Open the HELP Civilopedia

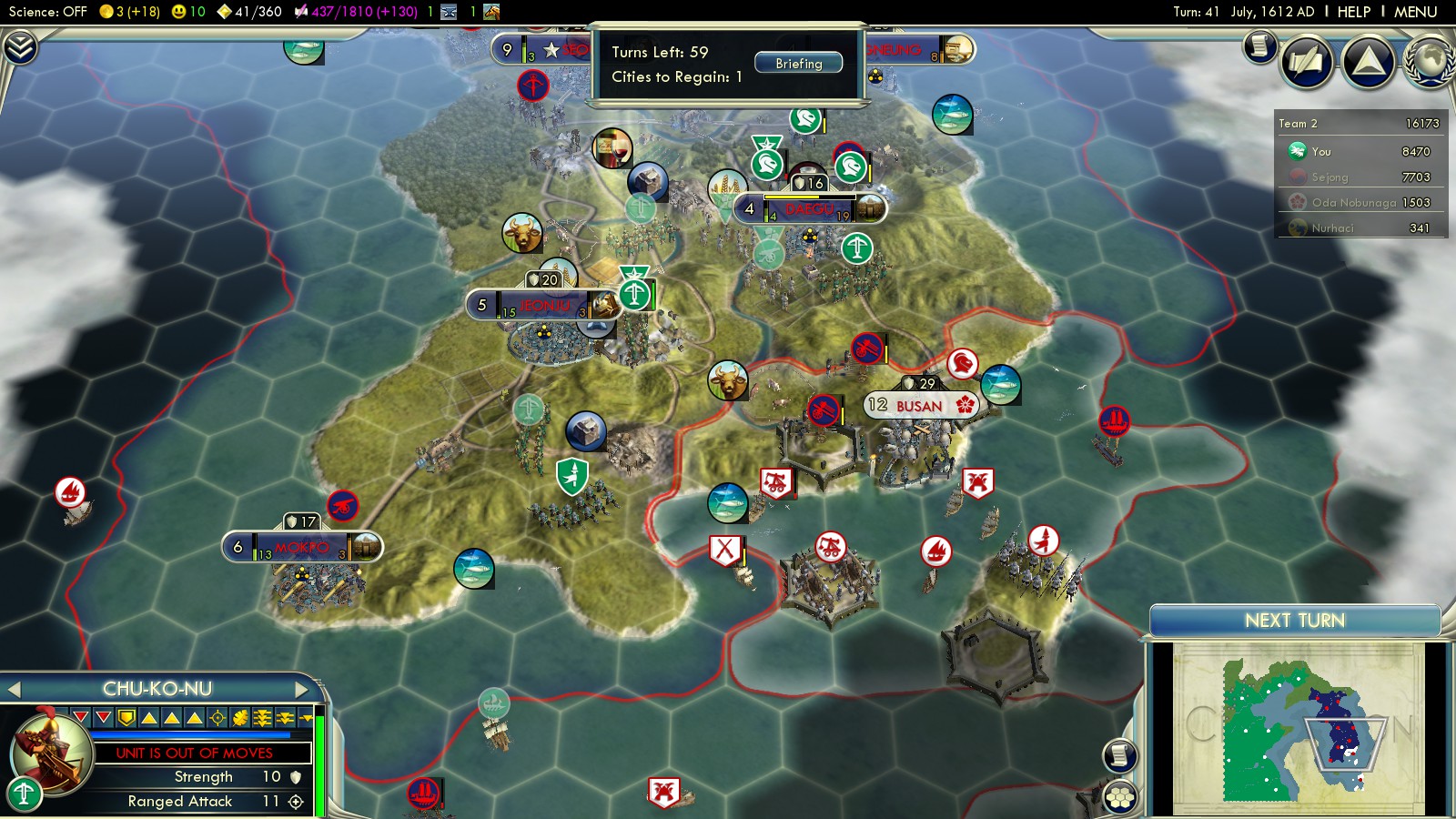pos(1353,12)
